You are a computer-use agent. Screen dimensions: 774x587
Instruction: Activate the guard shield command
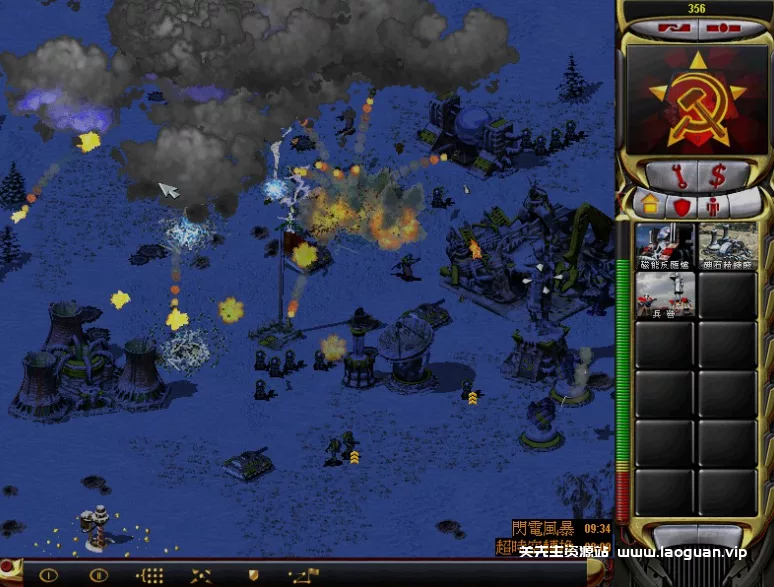click(x=253, y=575)
